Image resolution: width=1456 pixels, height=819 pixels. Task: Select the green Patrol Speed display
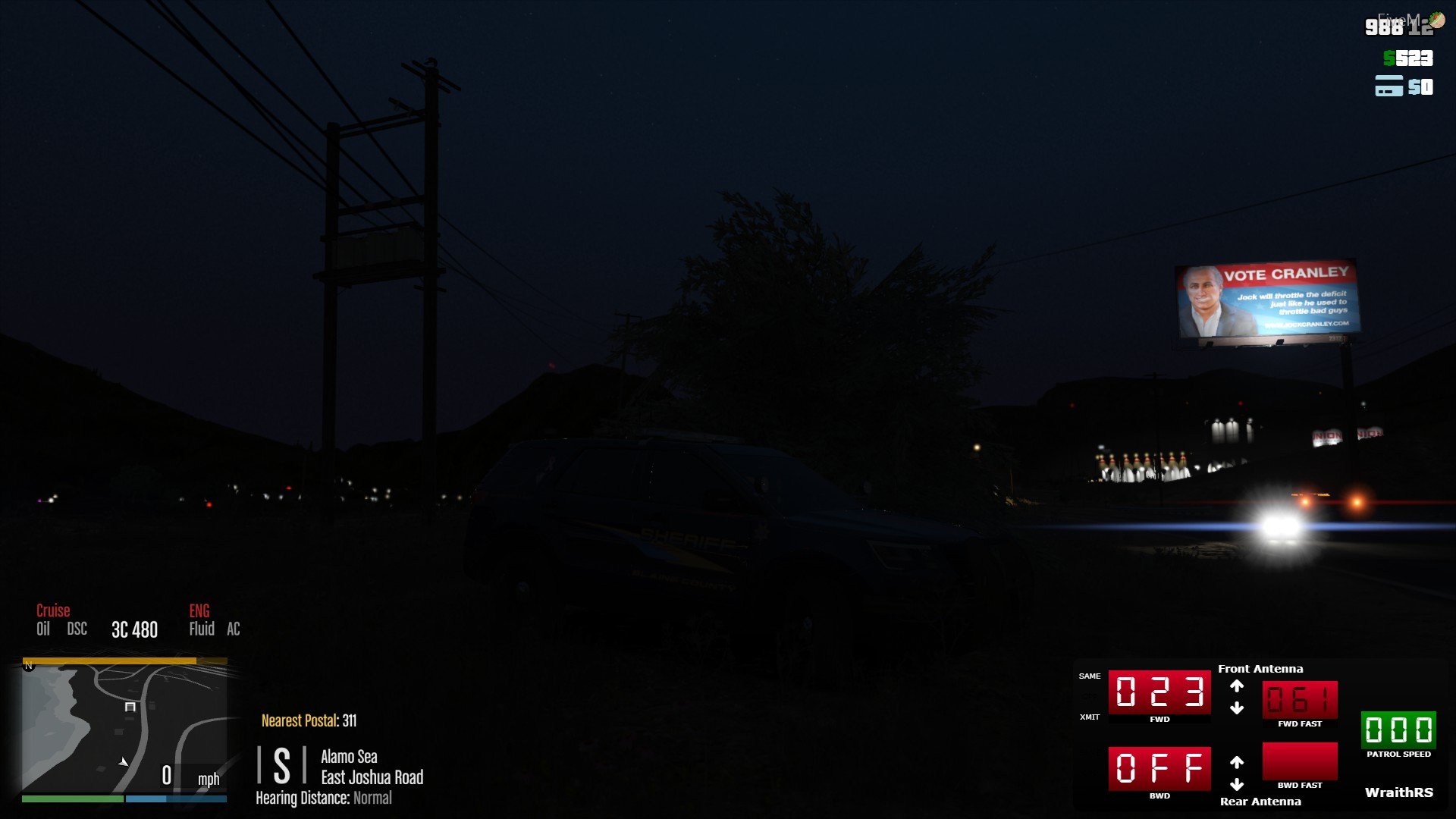(1398, 730)
